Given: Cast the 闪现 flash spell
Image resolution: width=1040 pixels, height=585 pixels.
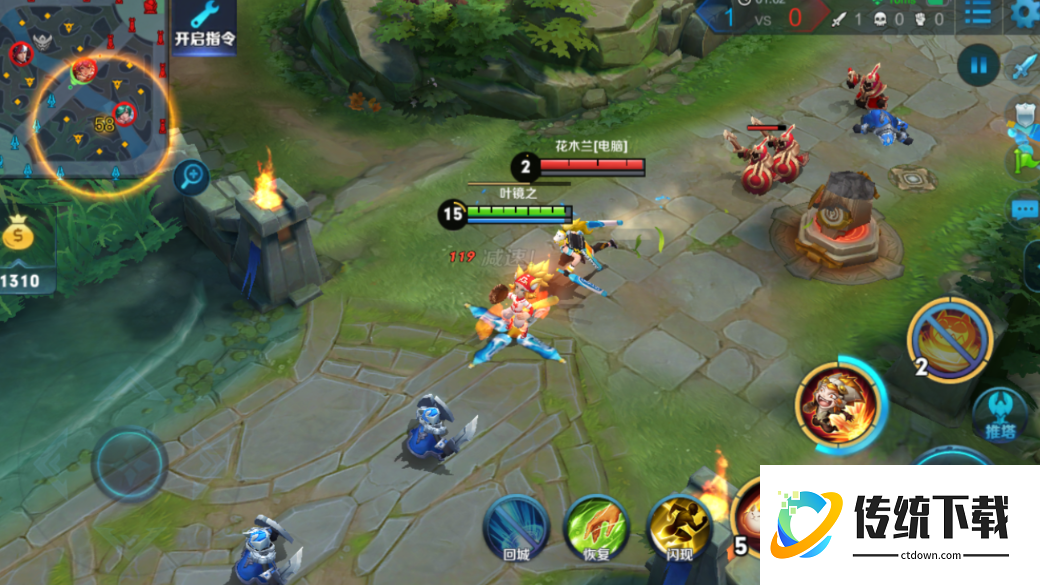Looking at the screenshot, I should click(x=679, y=528).
